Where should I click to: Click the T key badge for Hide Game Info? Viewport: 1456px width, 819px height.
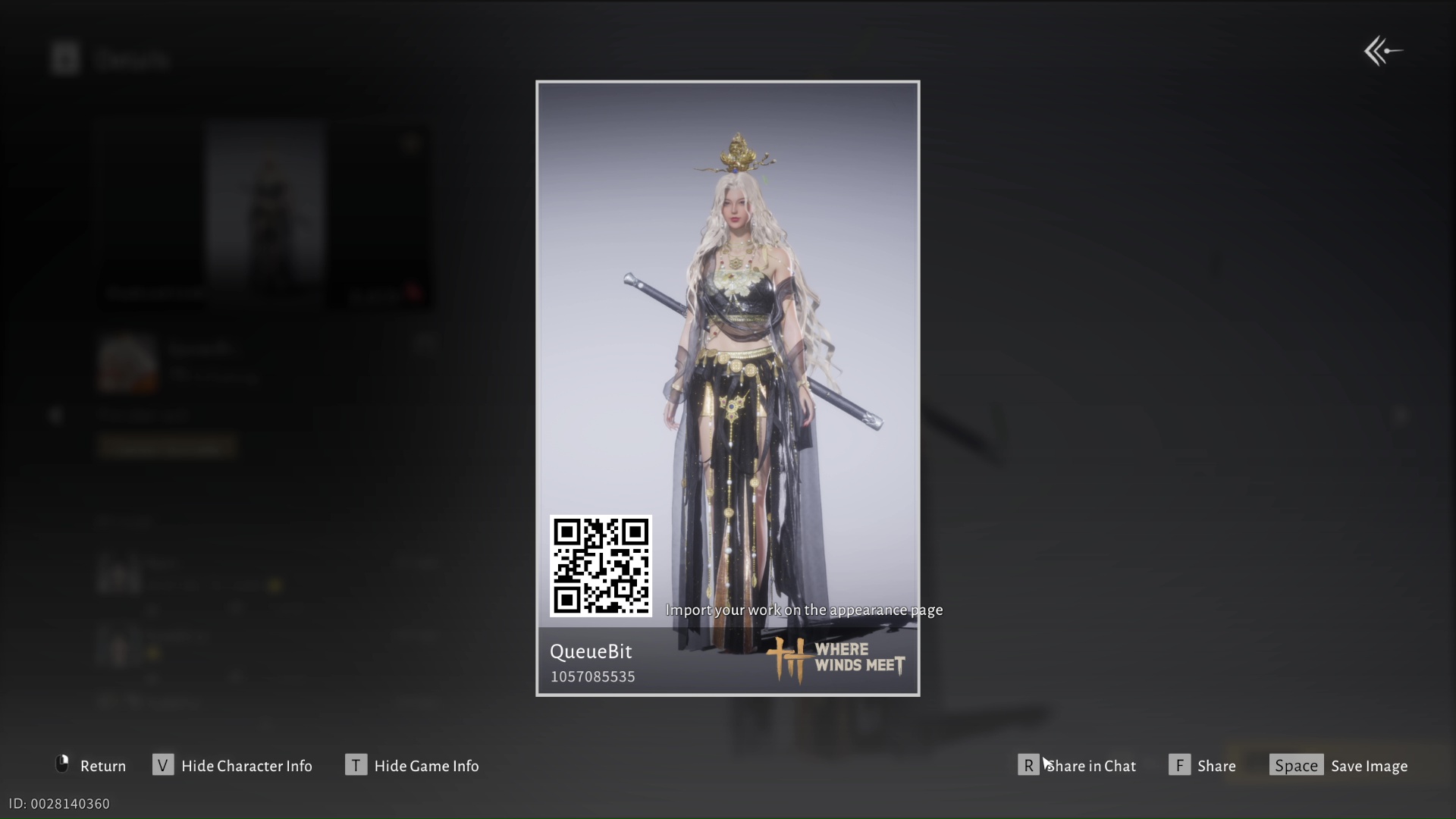pos(356,765)
